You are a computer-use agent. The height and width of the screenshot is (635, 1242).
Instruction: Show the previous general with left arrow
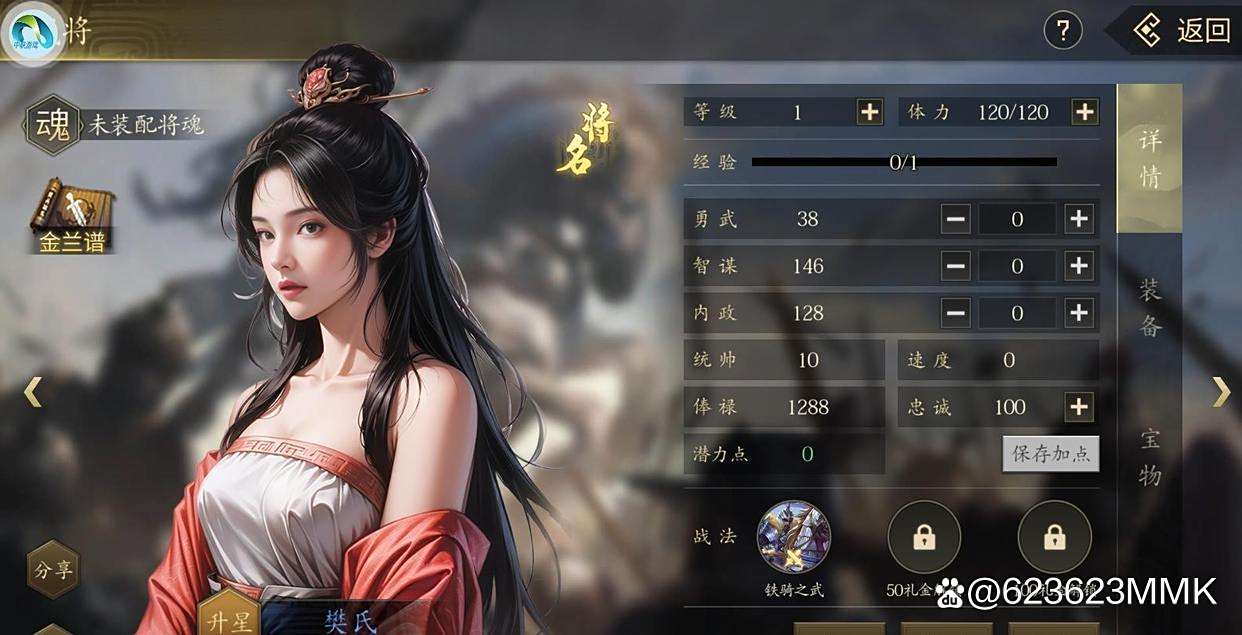[33, 391]
